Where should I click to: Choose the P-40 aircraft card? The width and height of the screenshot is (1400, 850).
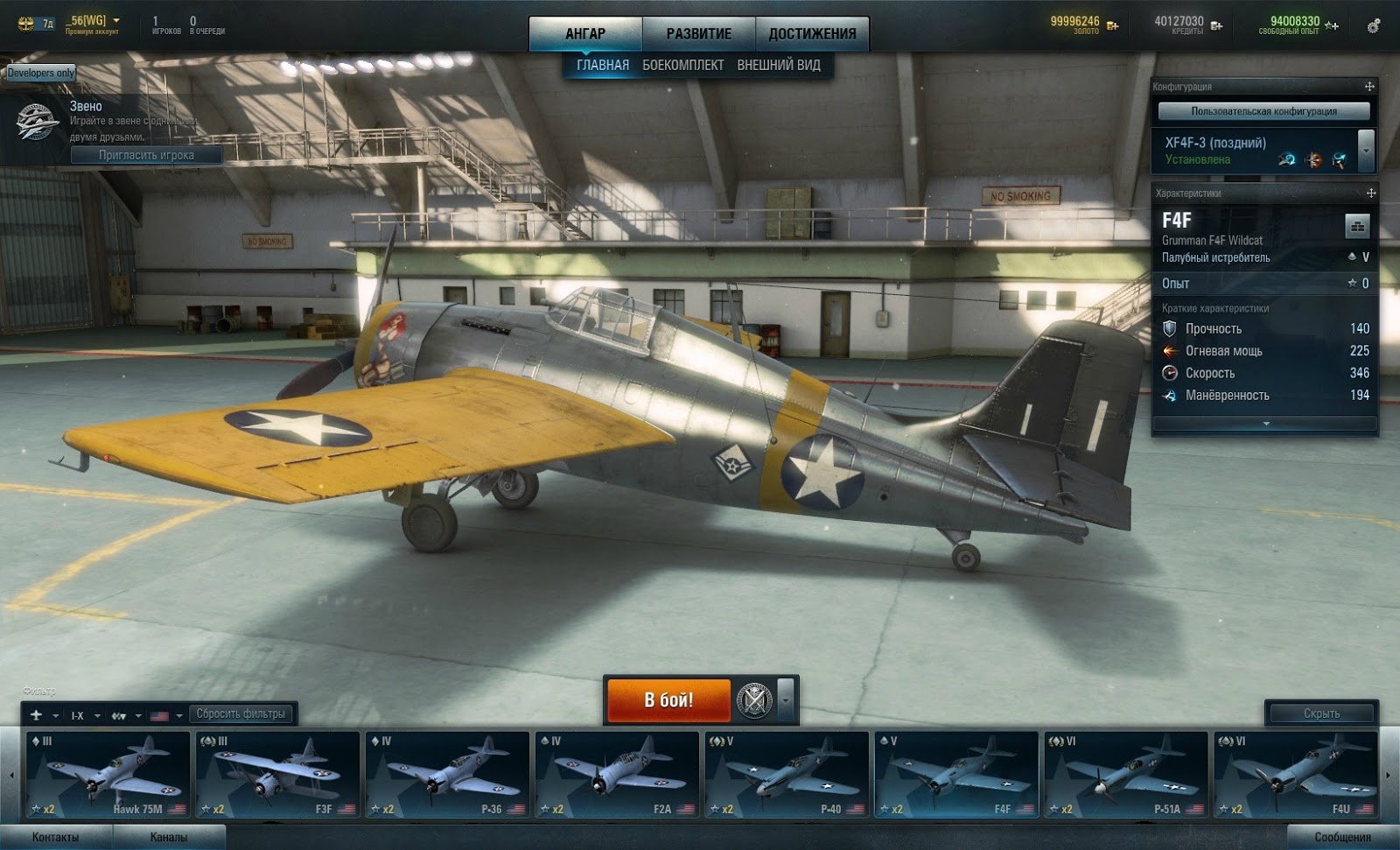click(787, 775)
